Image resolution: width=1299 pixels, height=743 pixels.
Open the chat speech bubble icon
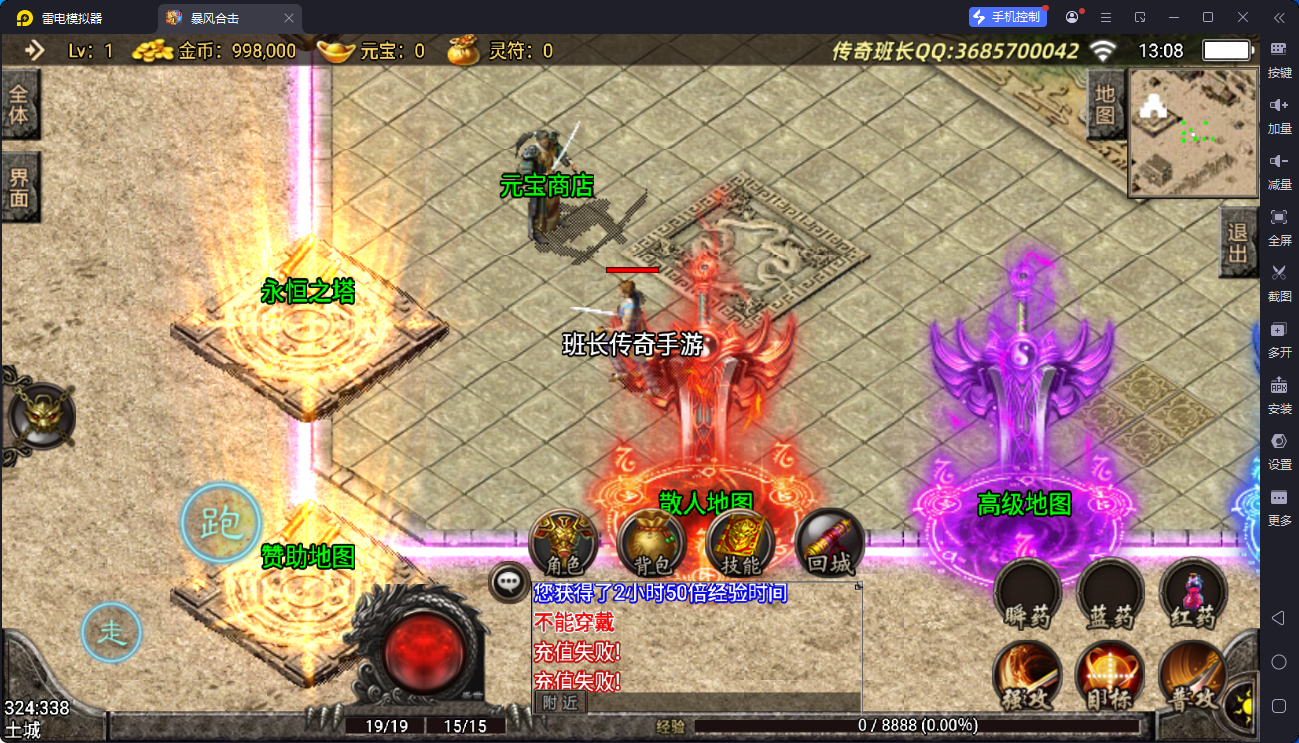[x=510, y=580]
